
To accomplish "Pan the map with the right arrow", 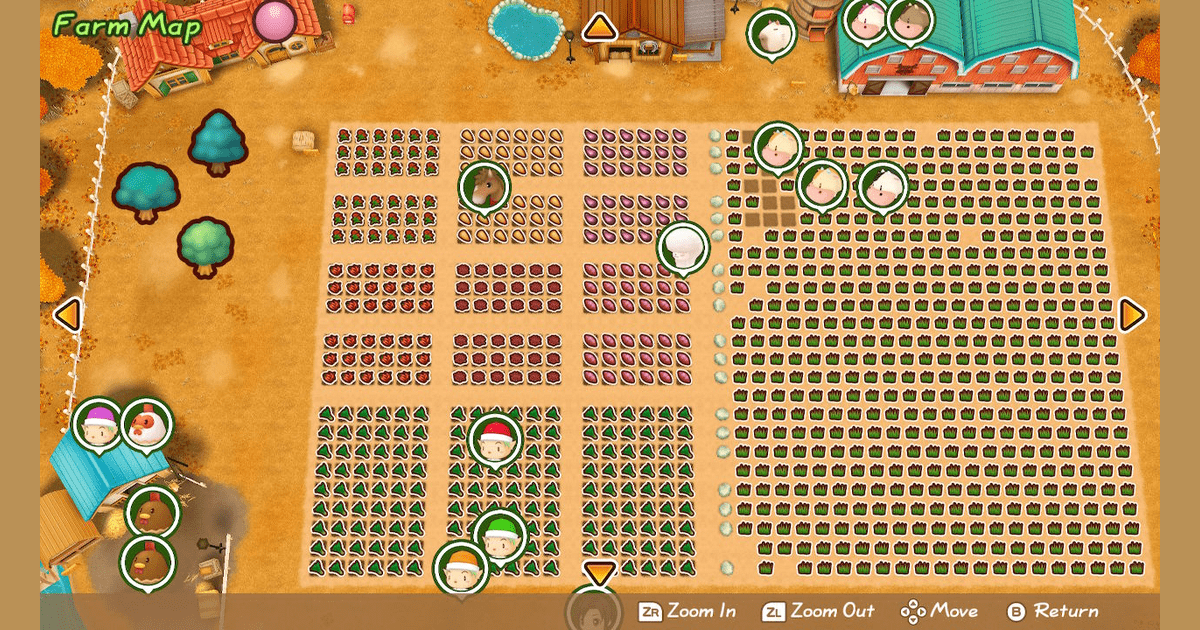I will tap(1132, 315).
